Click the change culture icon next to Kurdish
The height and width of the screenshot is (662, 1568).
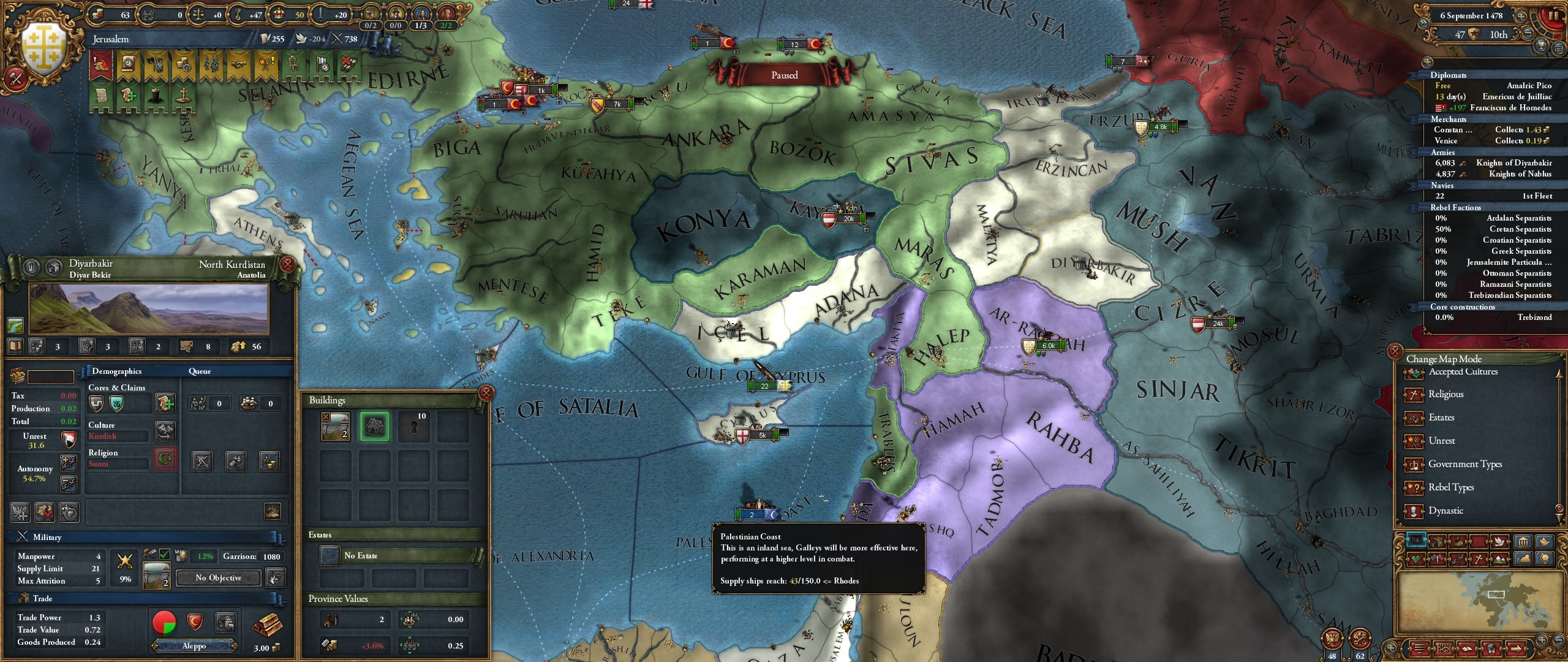(x=165, y=432)
